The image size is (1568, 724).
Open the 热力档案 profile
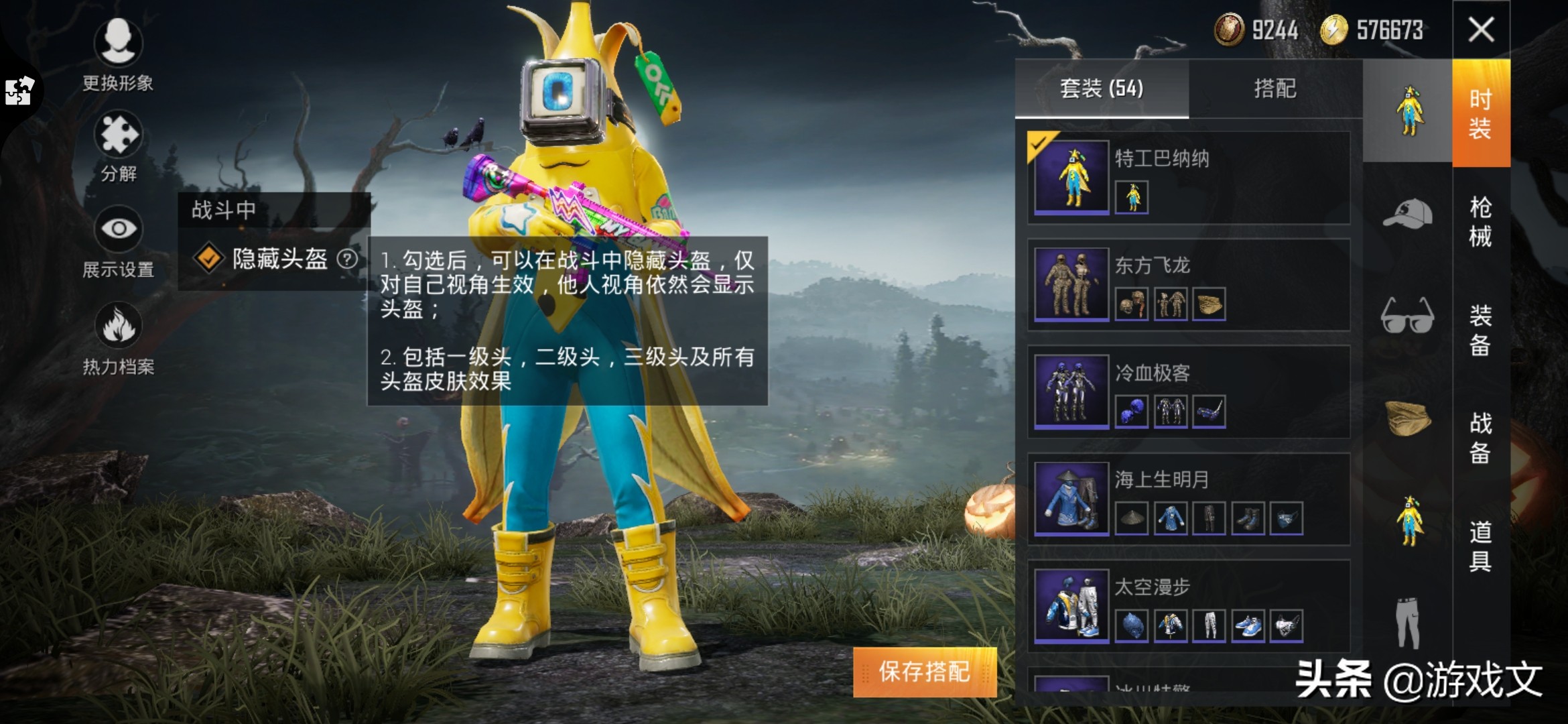(x=118, y=339)
